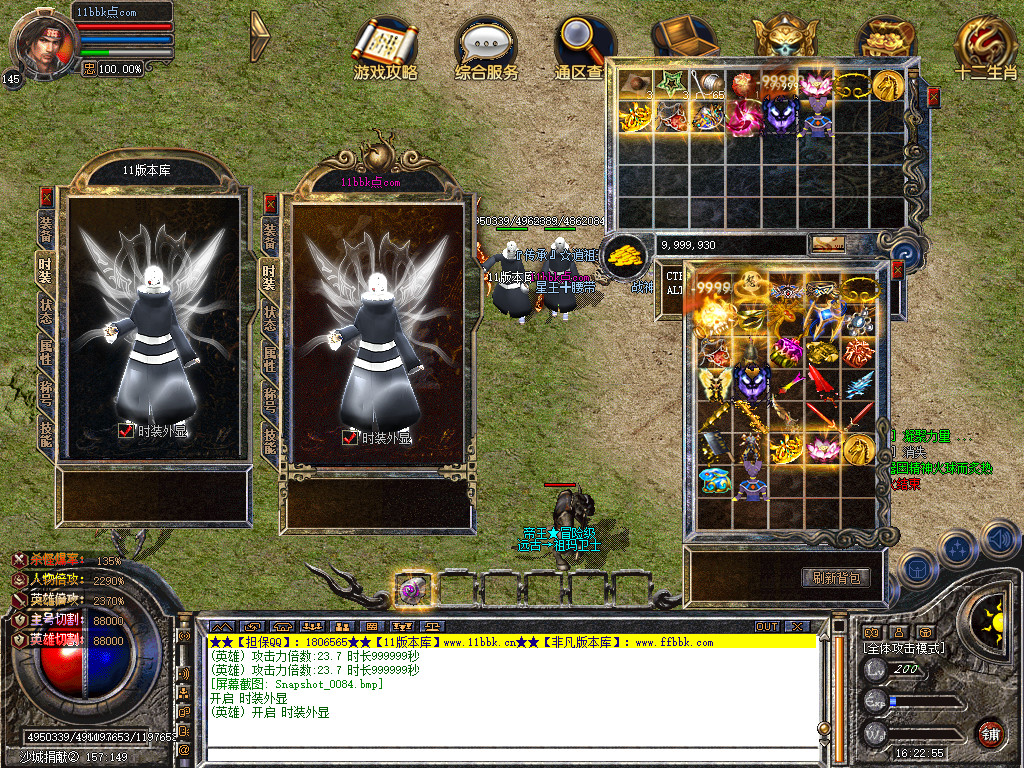The image size is (1024, 768).
Task: Open the 铺 shop button
Action: point(990,734)
